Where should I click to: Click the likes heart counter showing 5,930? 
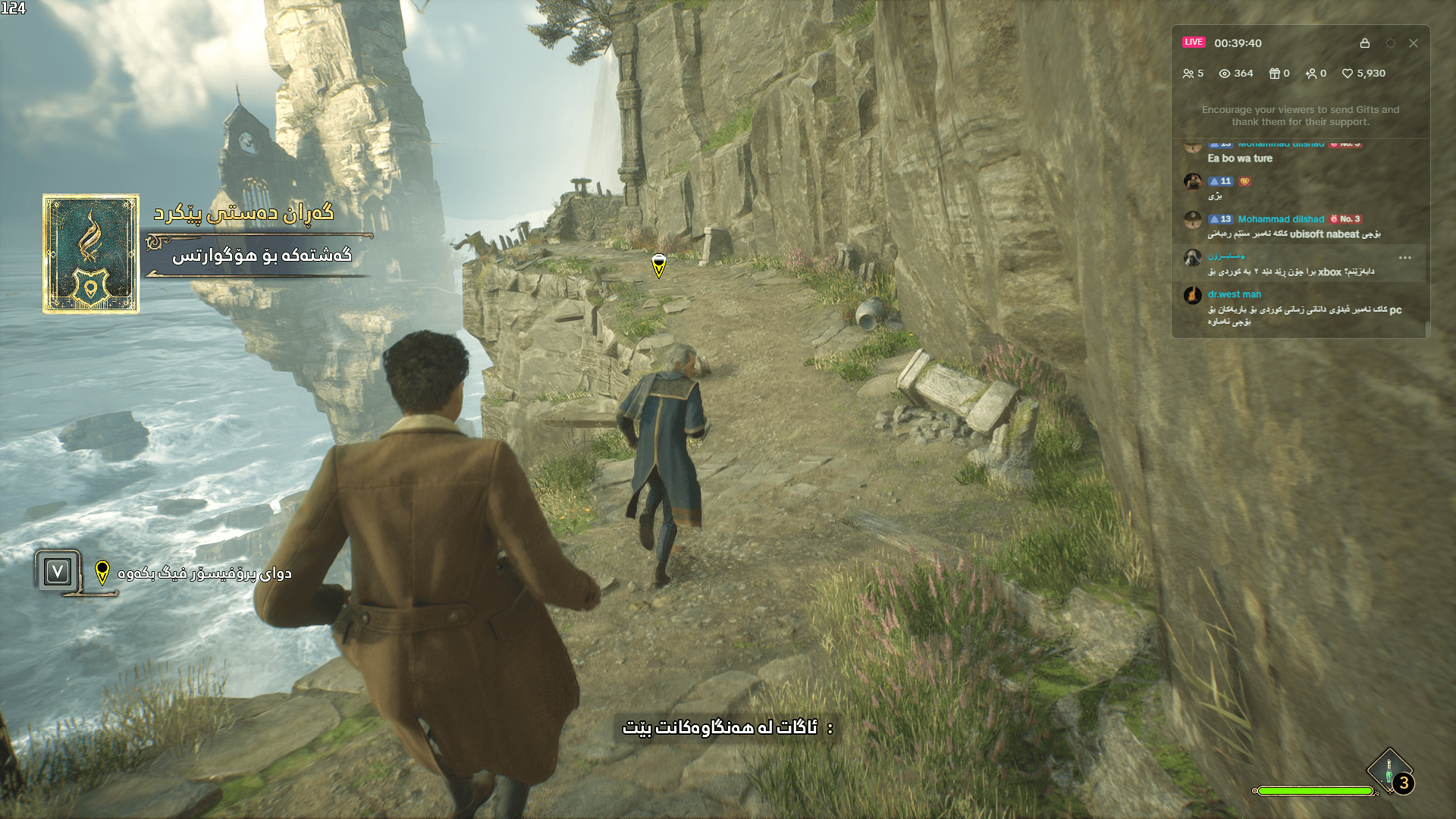(x=1363, y=74)
